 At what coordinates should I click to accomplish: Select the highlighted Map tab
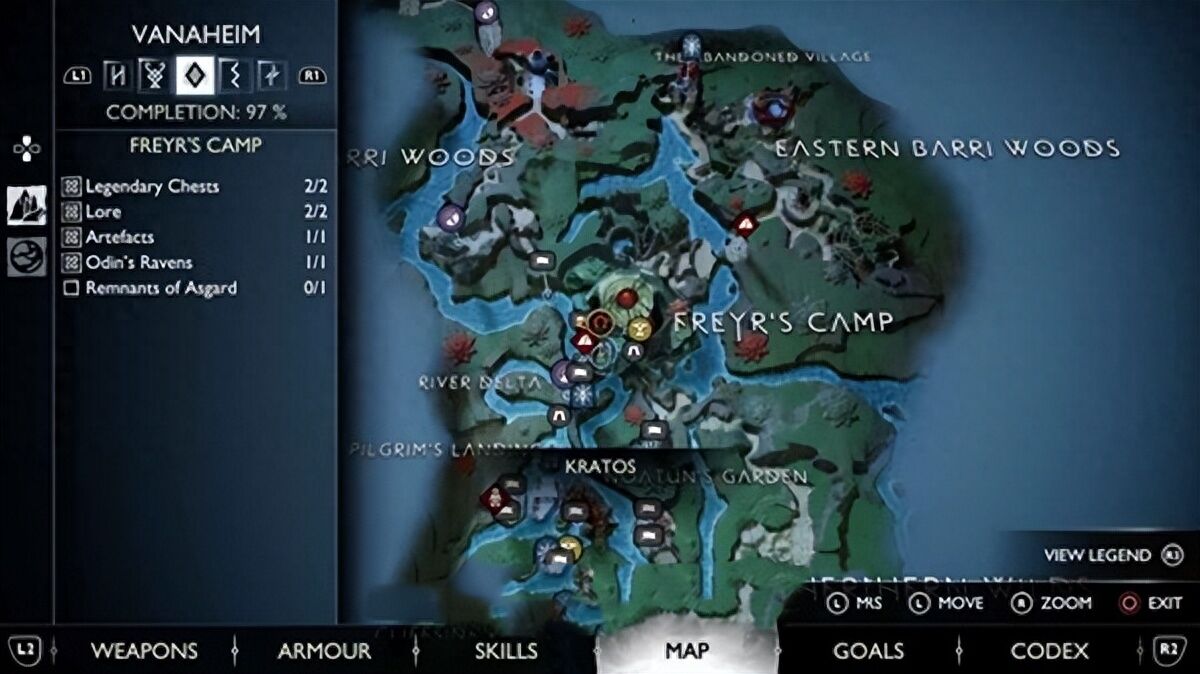coord(687,651)
